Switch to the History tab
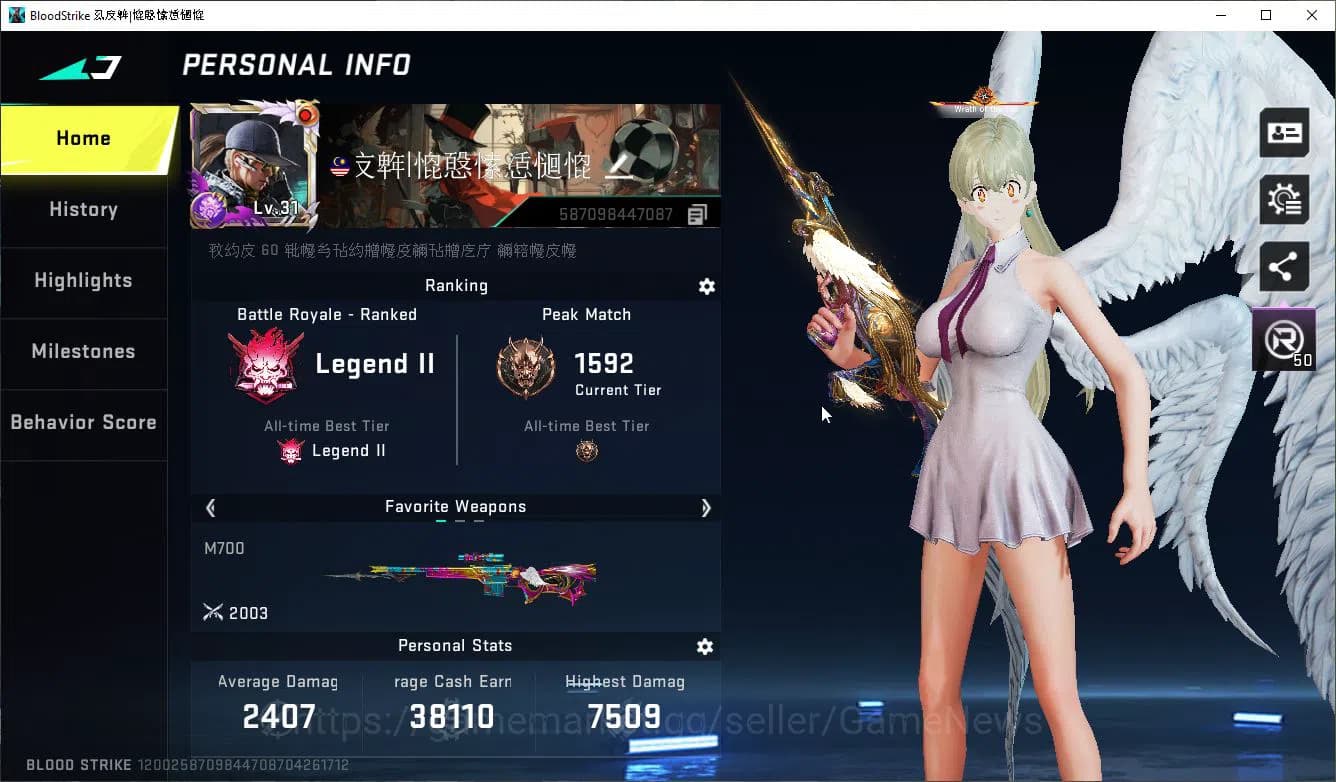 [x=83, y=210]
